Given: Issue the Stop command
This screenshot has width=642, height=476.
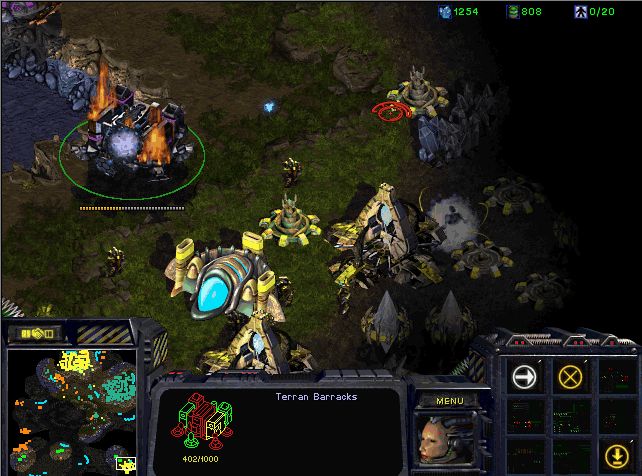Looking at the screenshot, I should [x=571, y=377].
